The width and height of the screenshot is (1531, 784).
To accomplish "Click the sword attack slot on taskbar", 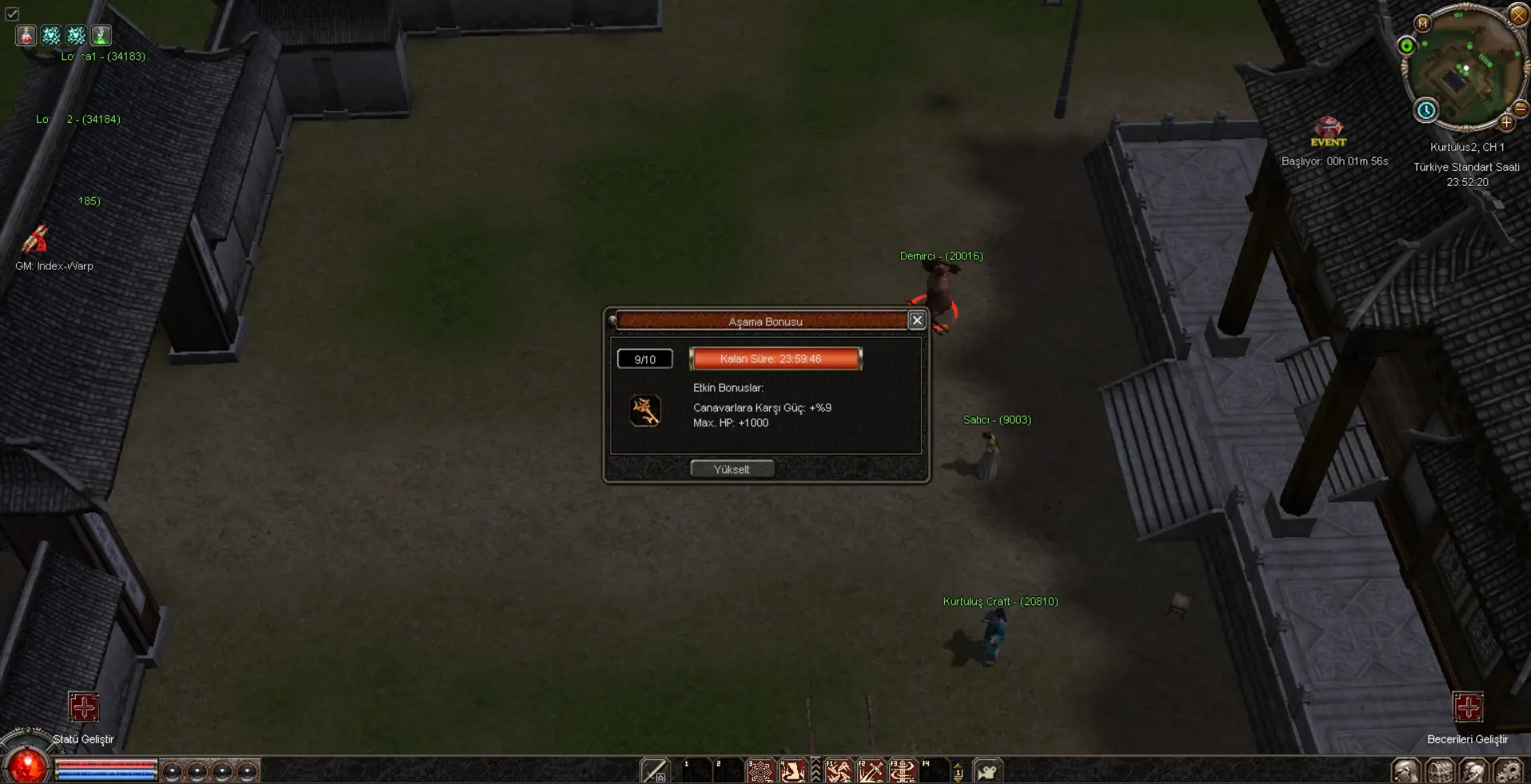I will click(x=654, y=771).
